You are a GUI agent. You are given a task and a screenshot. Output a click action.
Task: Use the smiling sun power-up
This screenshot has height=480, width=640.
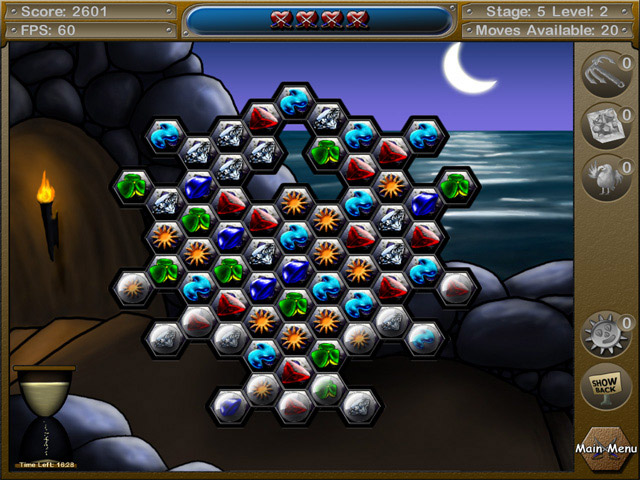(x=604, y=331)
